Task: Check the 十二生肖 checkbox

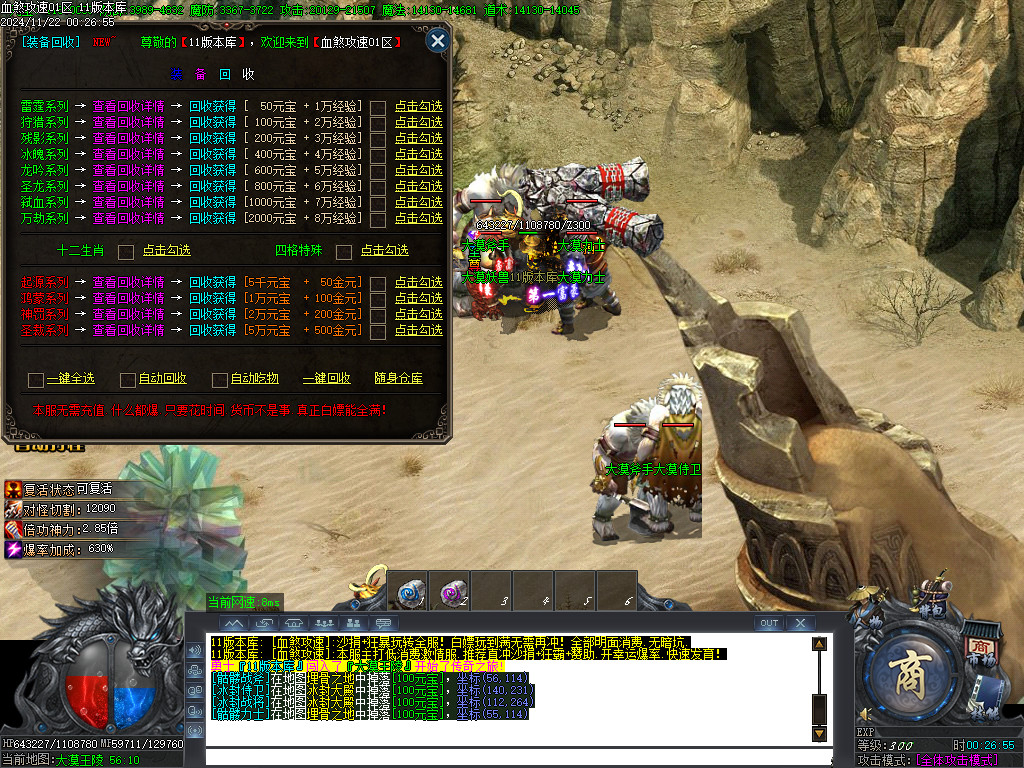Action: (126, 251)
